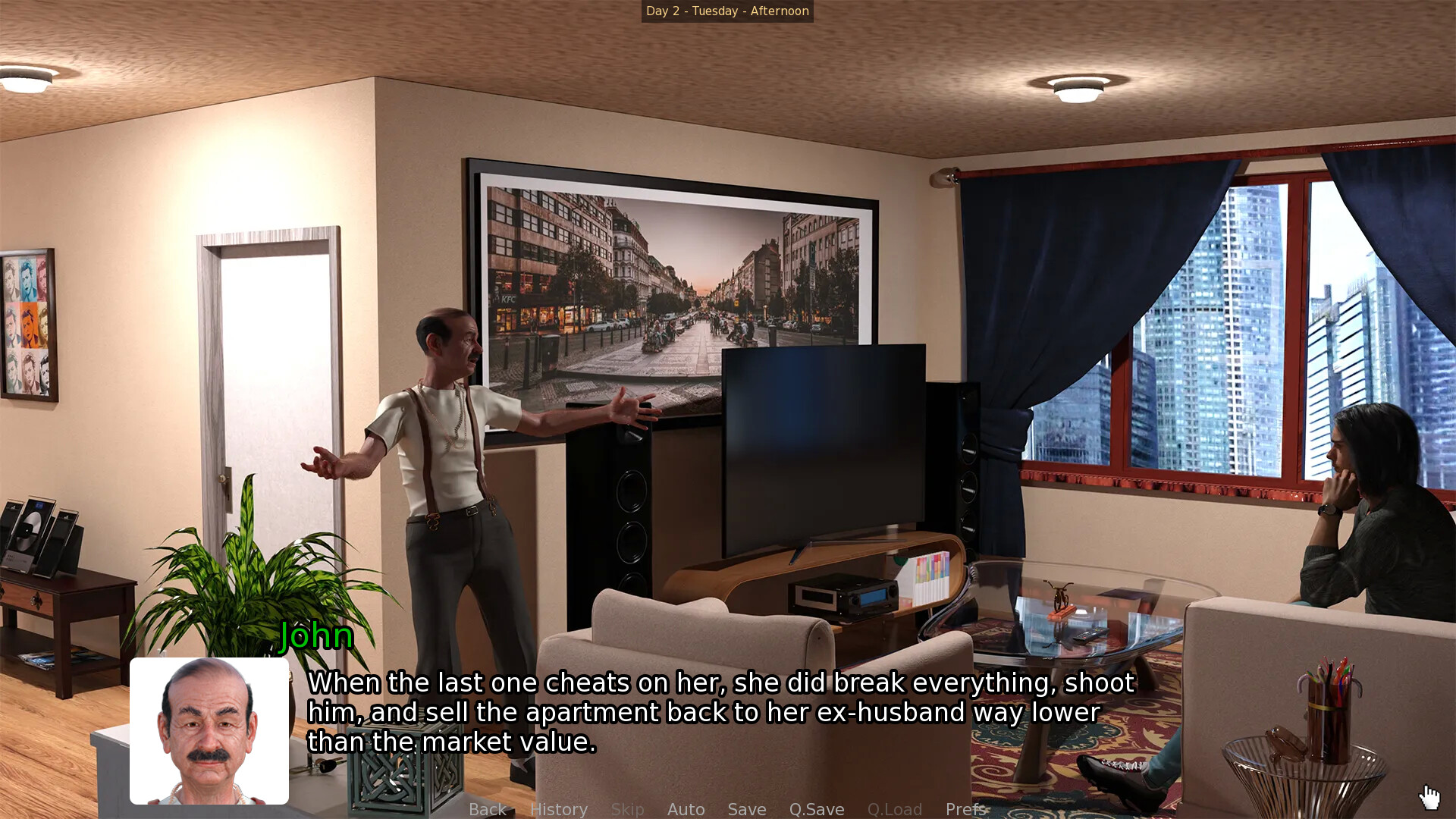The width and height of the screenshot is (1456, 819).
Task: Click the Skip dialogue button
Action: [x=627, y=809]
